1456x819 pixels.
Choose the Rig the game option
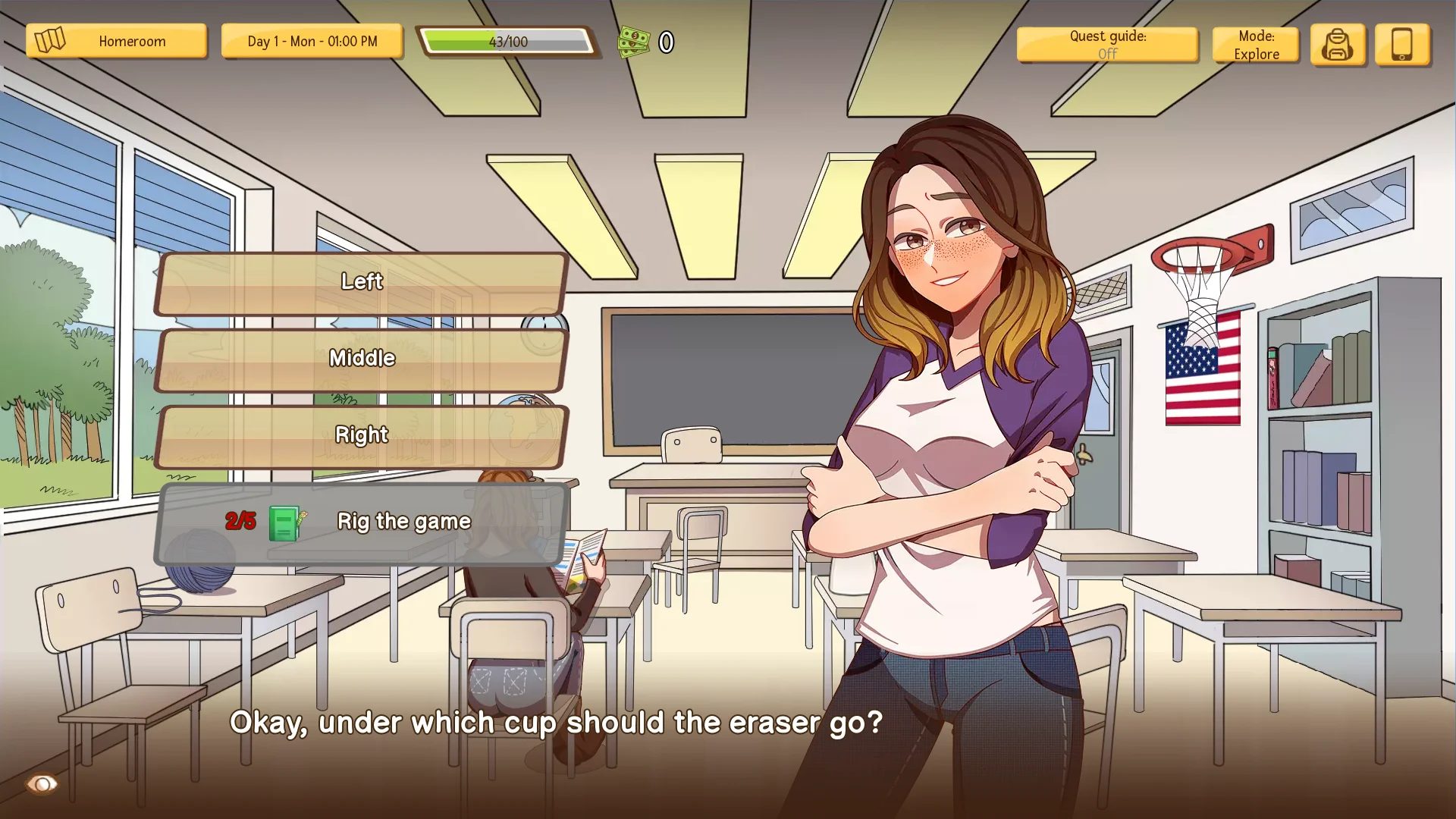point(361,522)
